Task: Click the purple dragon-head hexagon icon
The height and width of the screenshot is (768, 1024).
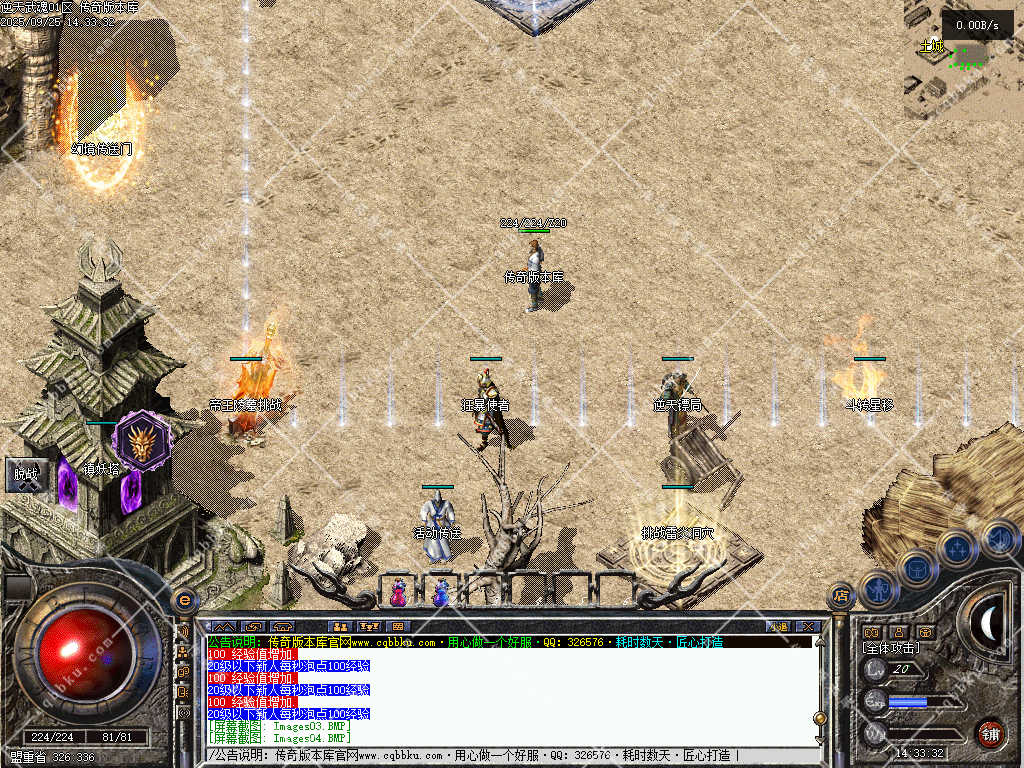Action: 141,440
